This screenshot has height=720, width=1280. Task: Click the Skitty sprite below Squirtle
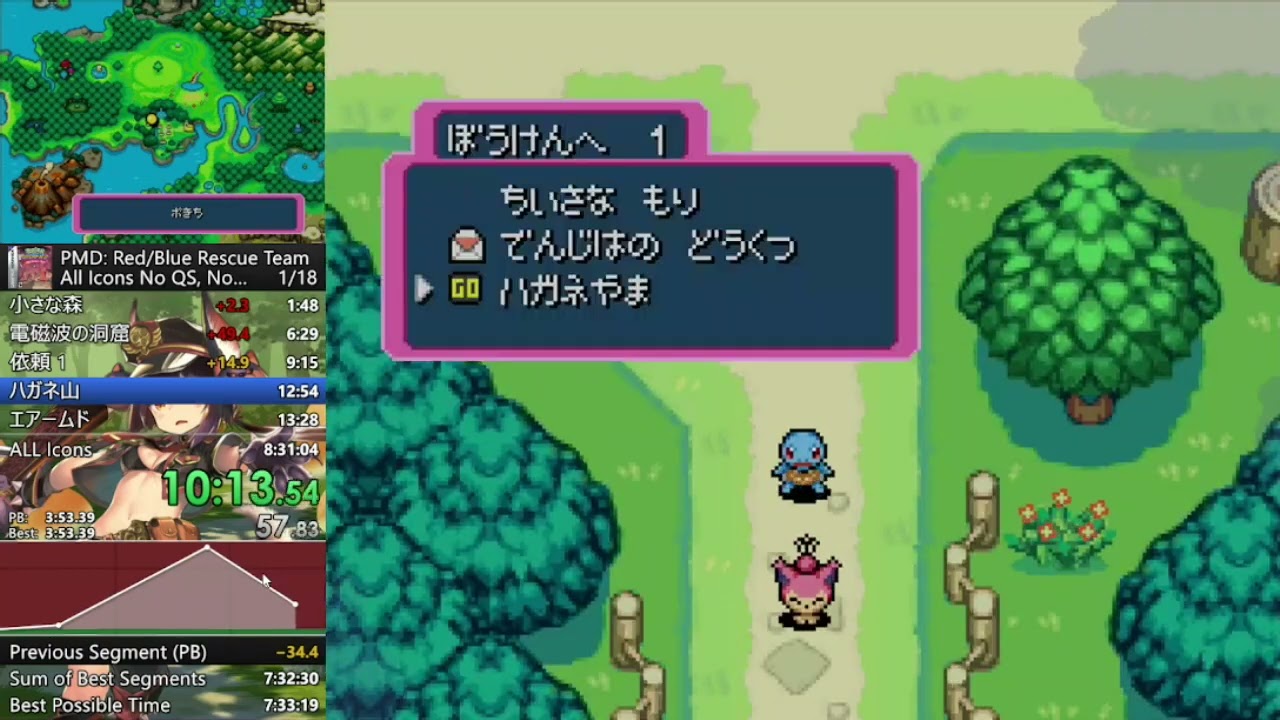pyautogui.click(x=806, y=580)
